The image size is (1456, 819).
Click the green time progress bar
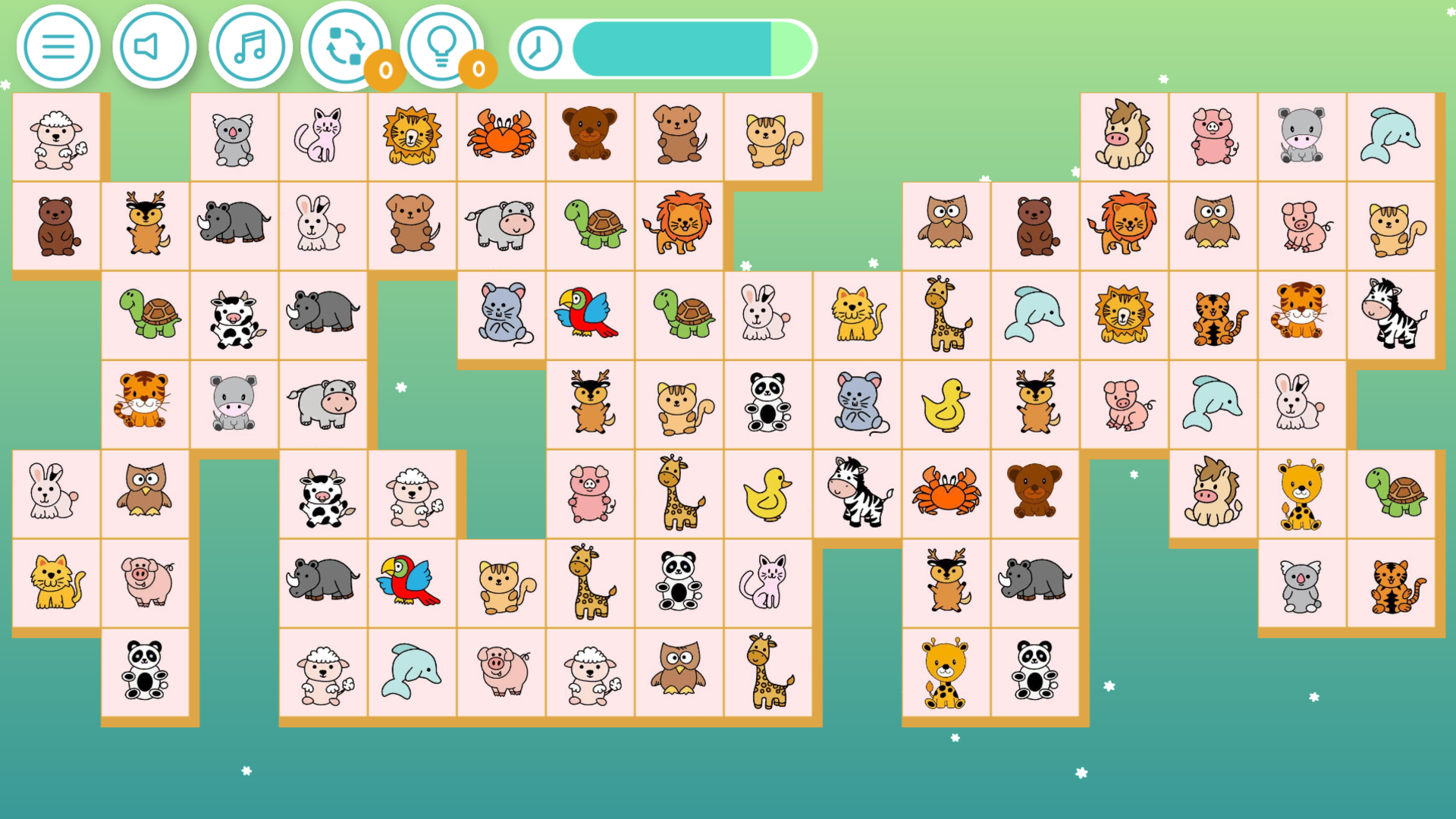[667, 48]
